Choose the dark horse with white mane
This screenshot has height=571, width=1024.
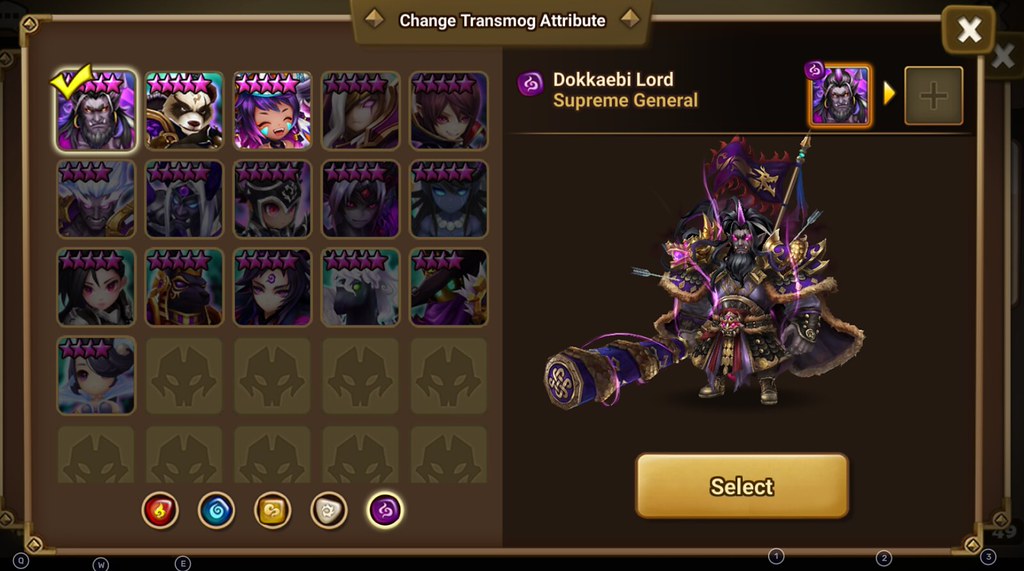tap(360, 289)
